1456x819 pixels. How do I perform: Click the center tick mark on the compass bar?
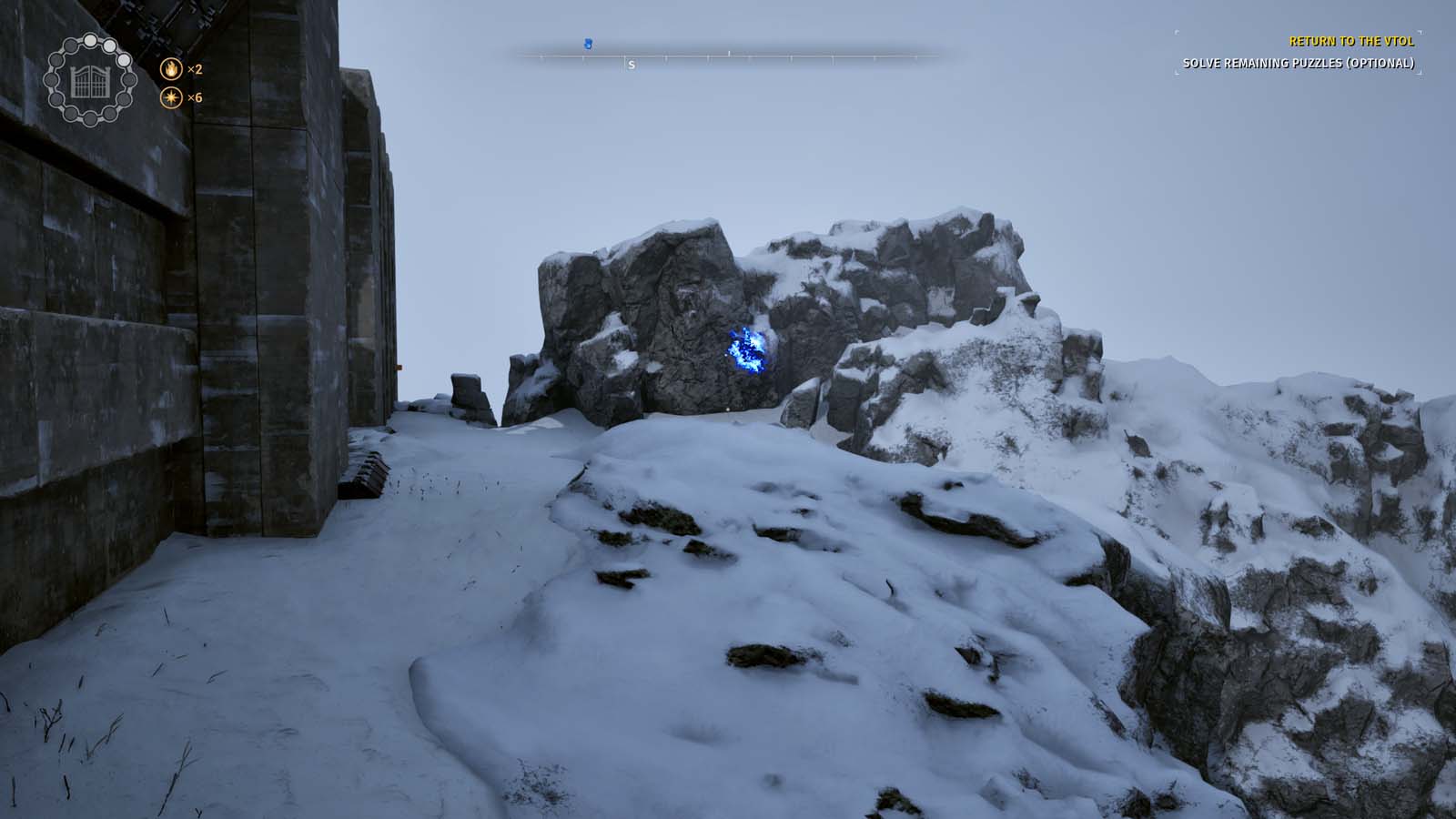pyautogui.click(x=730, y=53)
